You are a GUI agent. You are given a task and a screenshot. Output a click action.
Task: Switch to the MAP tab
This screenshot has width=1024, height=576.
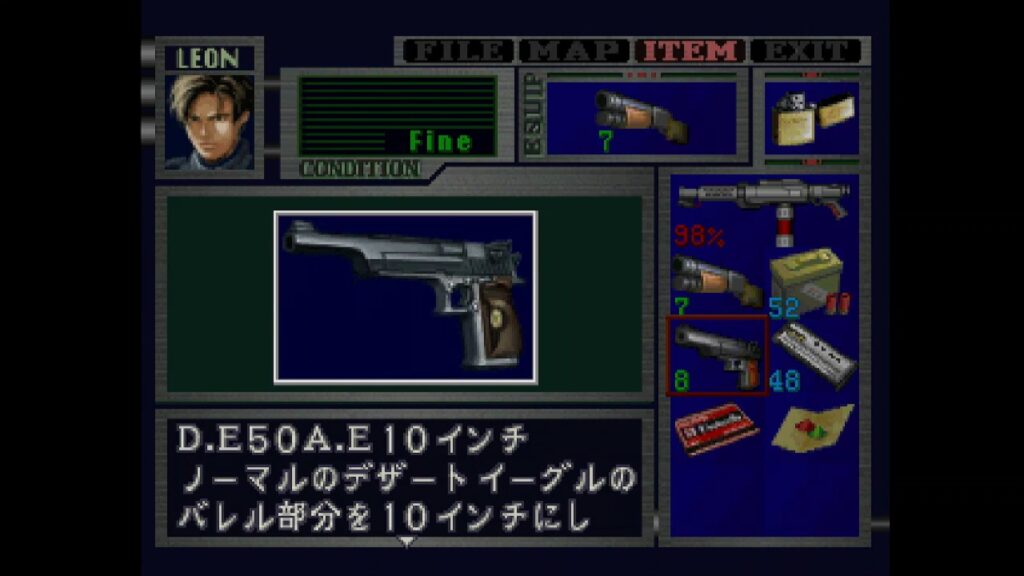tap(575, 51)
